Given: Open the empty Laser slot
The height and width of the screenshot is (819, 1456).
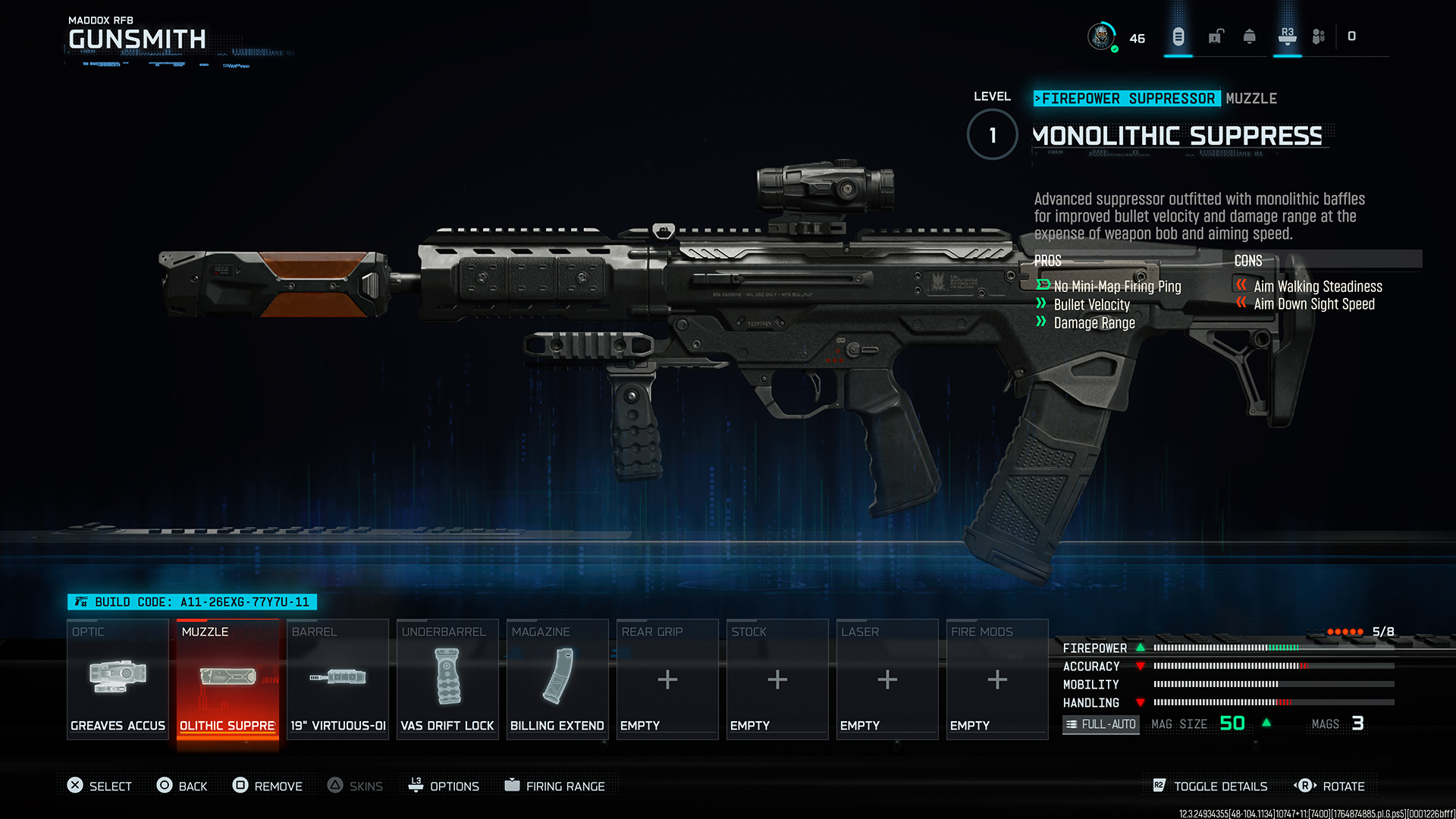Looking at the screenshot, I should (887, 679).
